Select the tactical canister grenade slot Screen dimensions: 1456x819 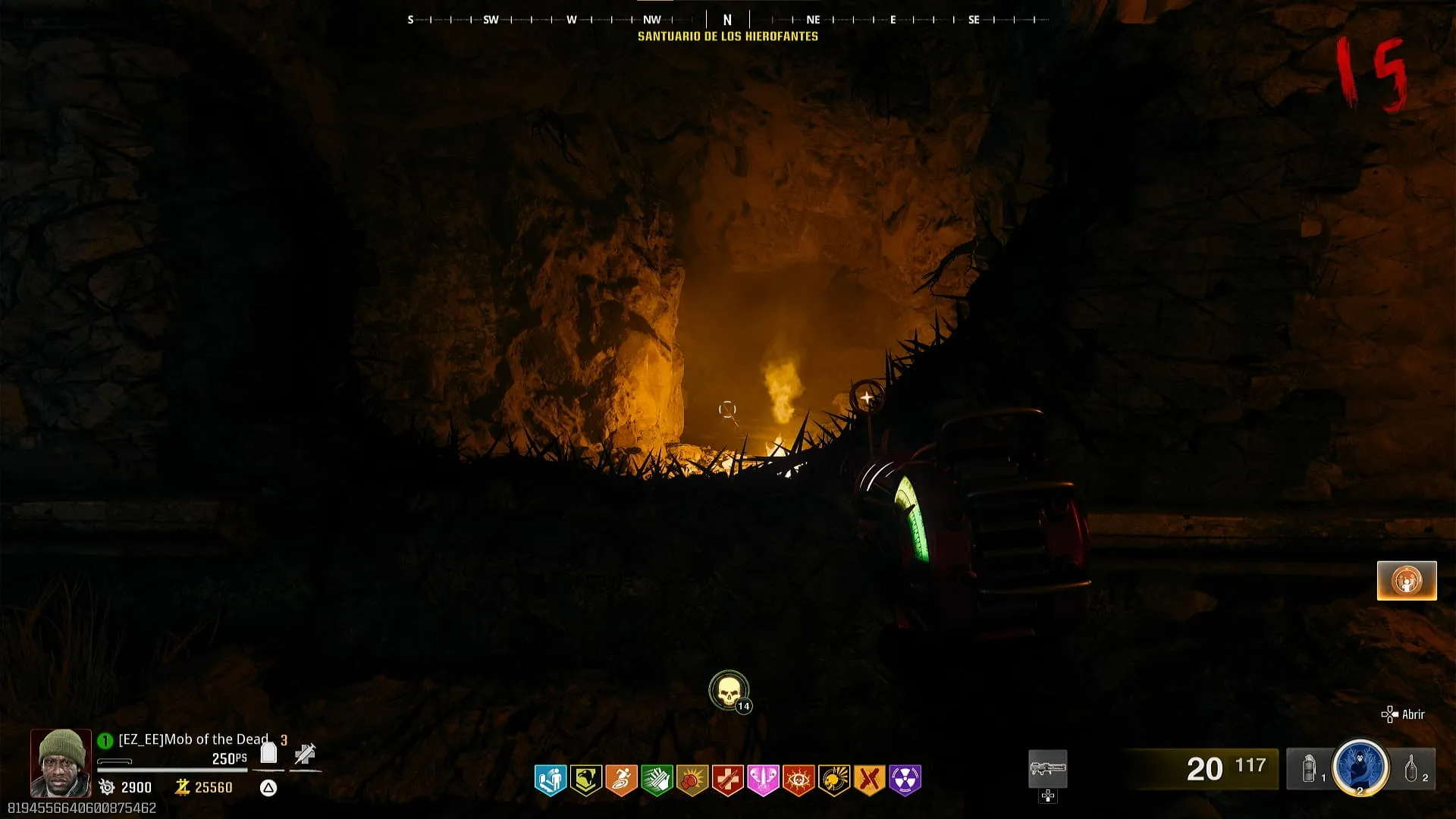pos(1309,768)
